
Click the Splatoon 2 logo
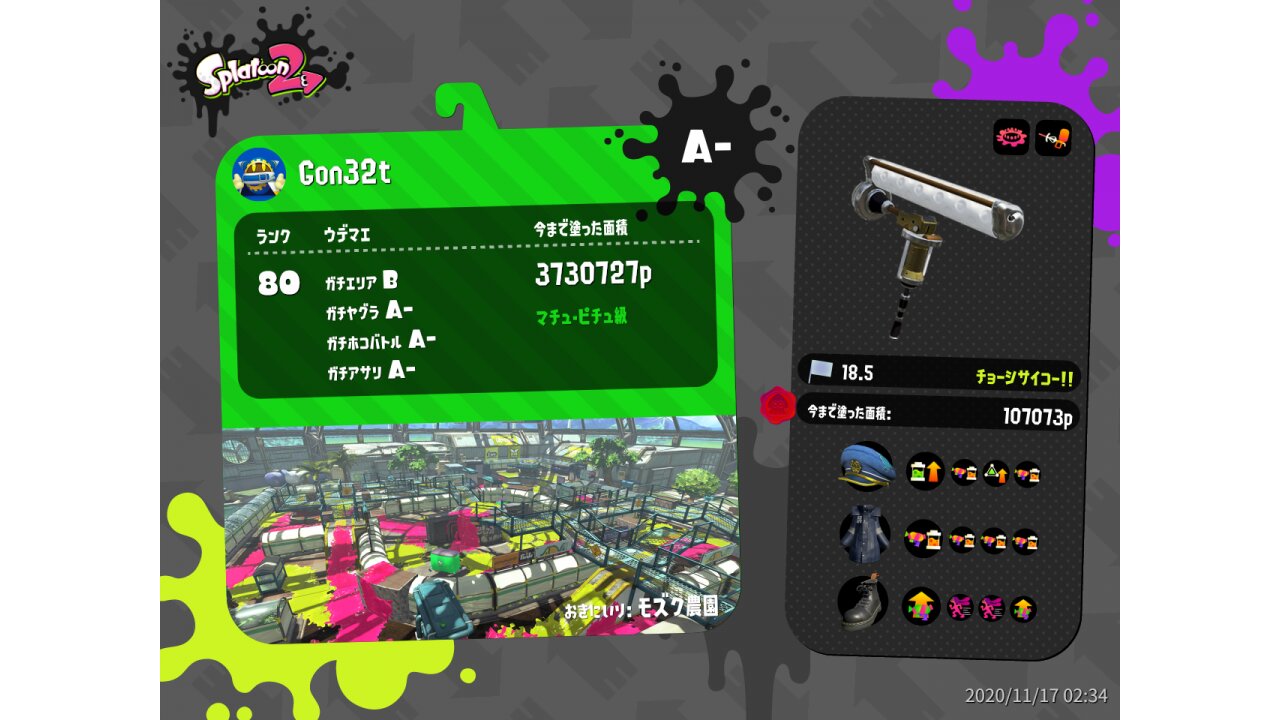pos(260,77)
